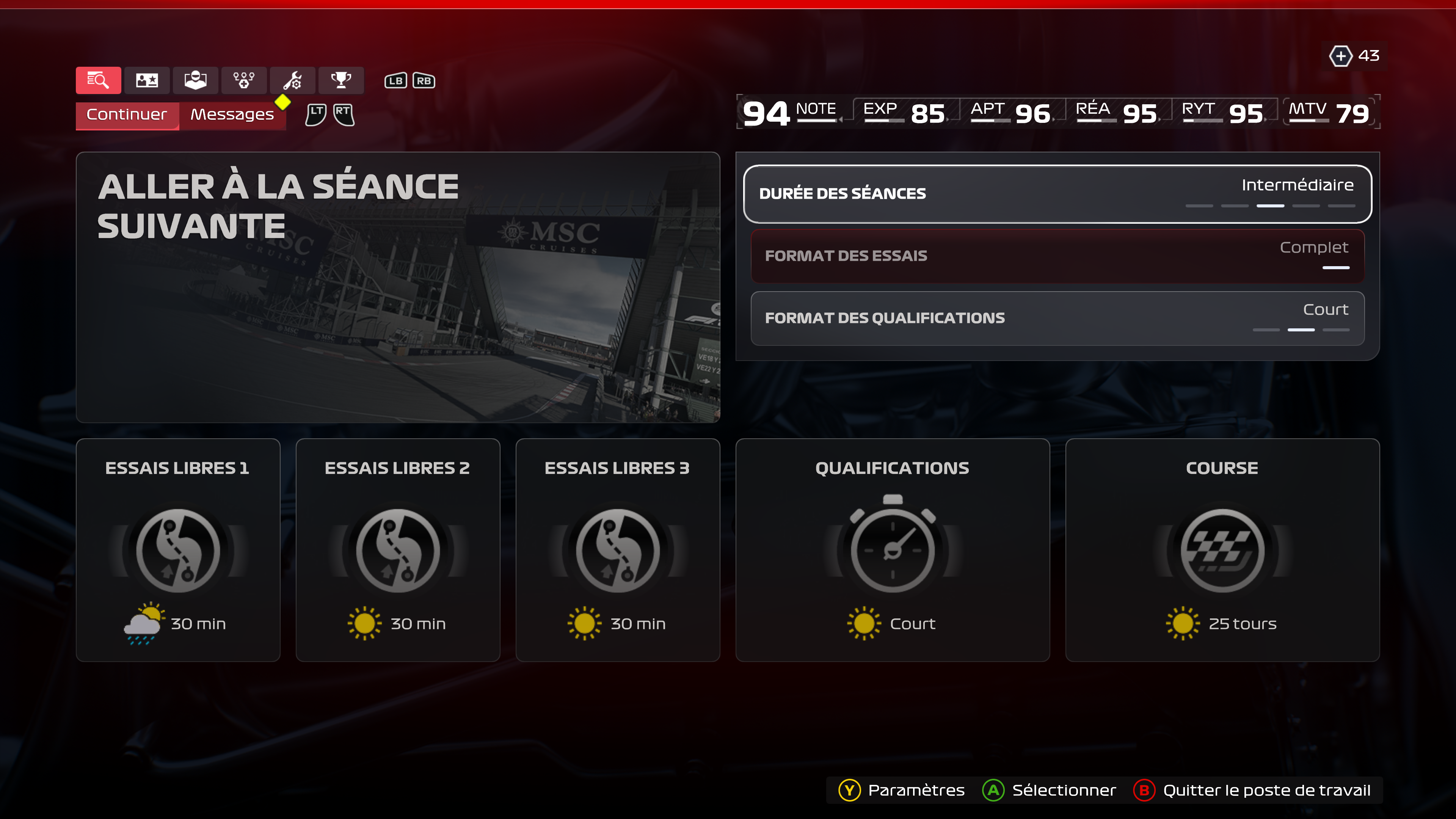
Task: Adjust the Format des qualifications setting
Action: coord(1057,318)
